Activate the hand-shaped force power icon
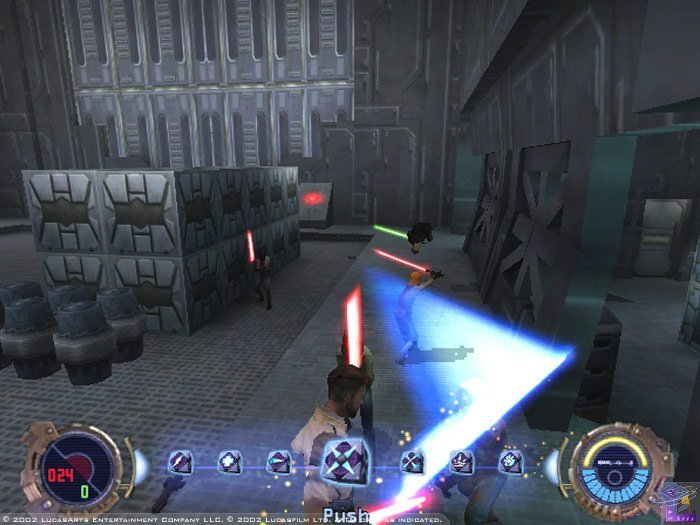 pos(509,462)
